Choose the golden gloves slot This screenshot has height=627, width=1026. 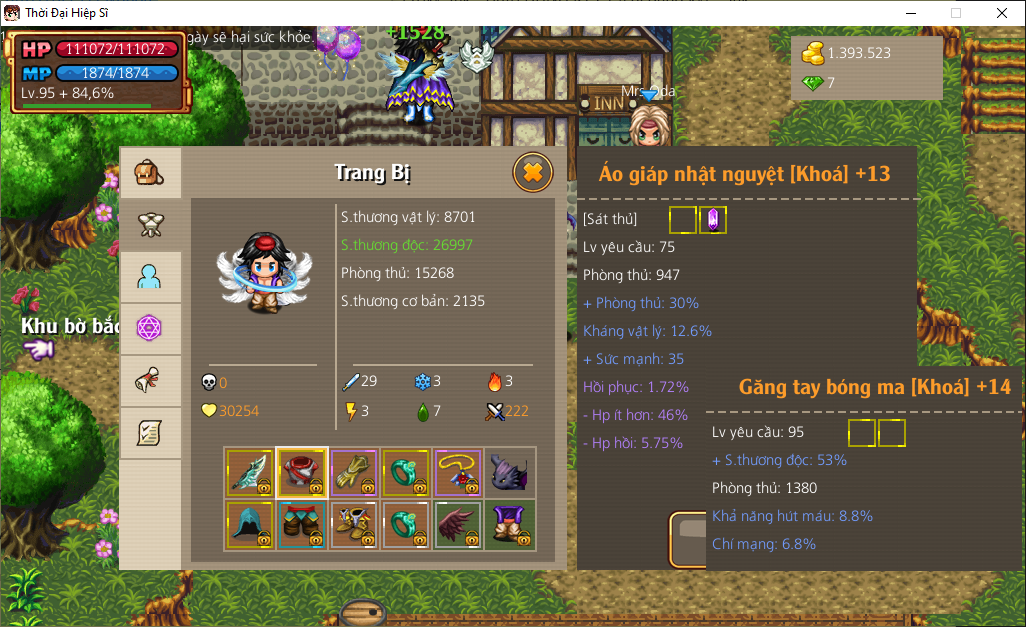354,473
